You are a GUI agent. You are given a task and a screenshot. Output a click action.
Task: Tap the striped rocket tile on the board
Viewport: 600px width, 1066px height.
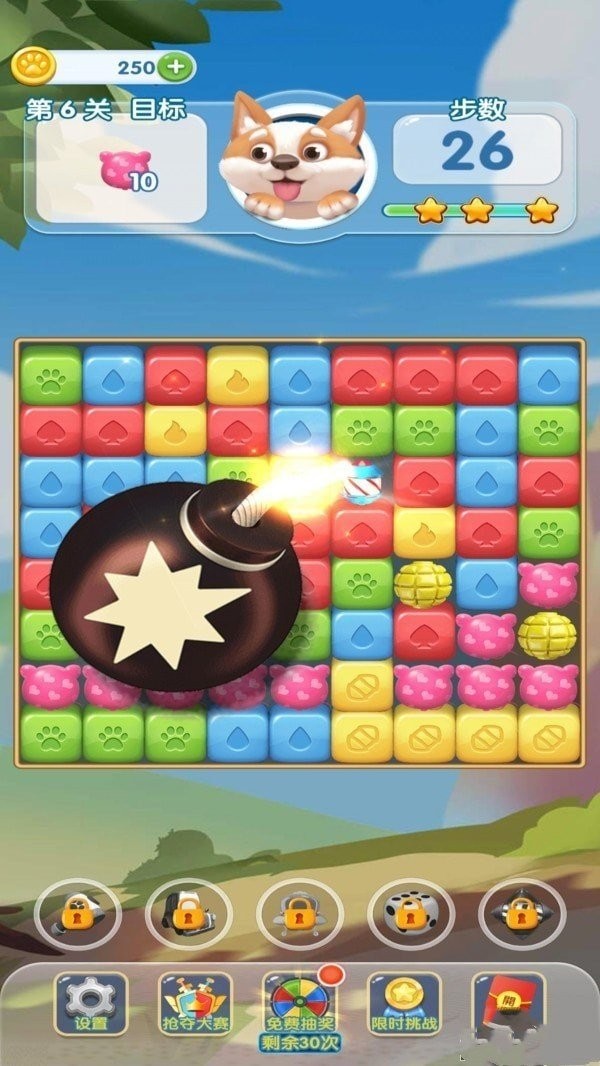point(360,484)
